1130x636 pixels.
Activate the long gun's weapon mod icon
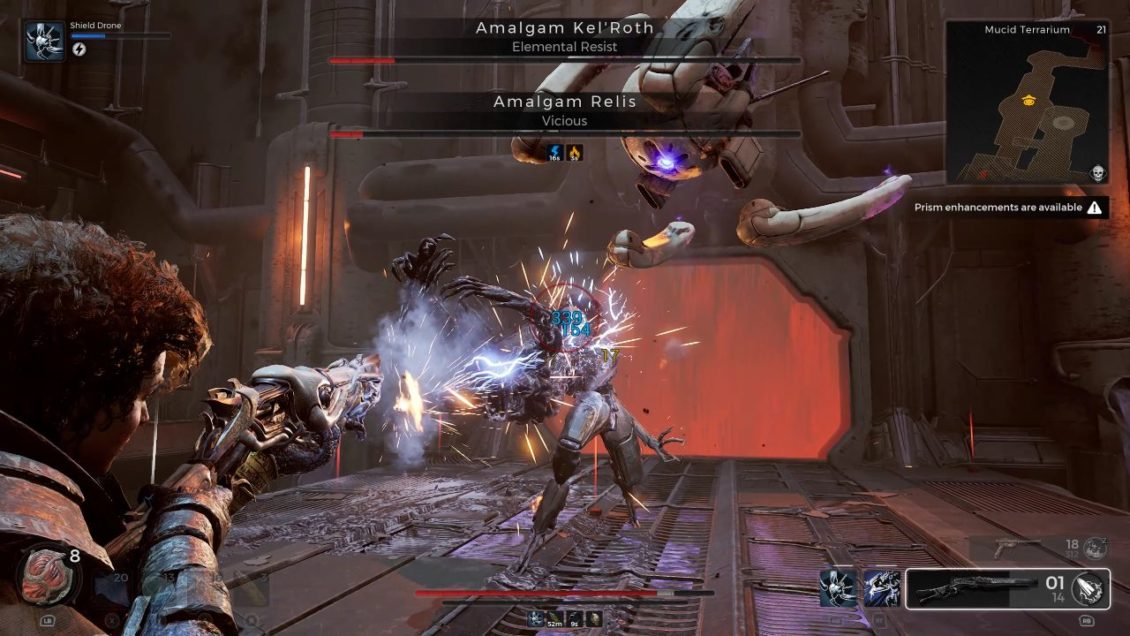1089,589
